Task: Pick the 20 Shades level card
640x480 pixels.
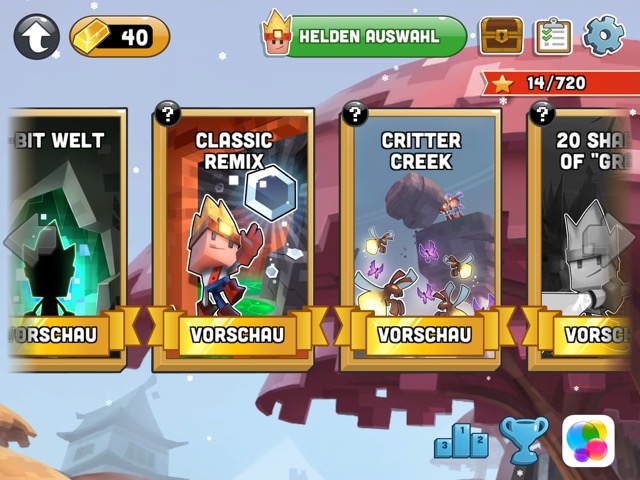Action: 590,220
